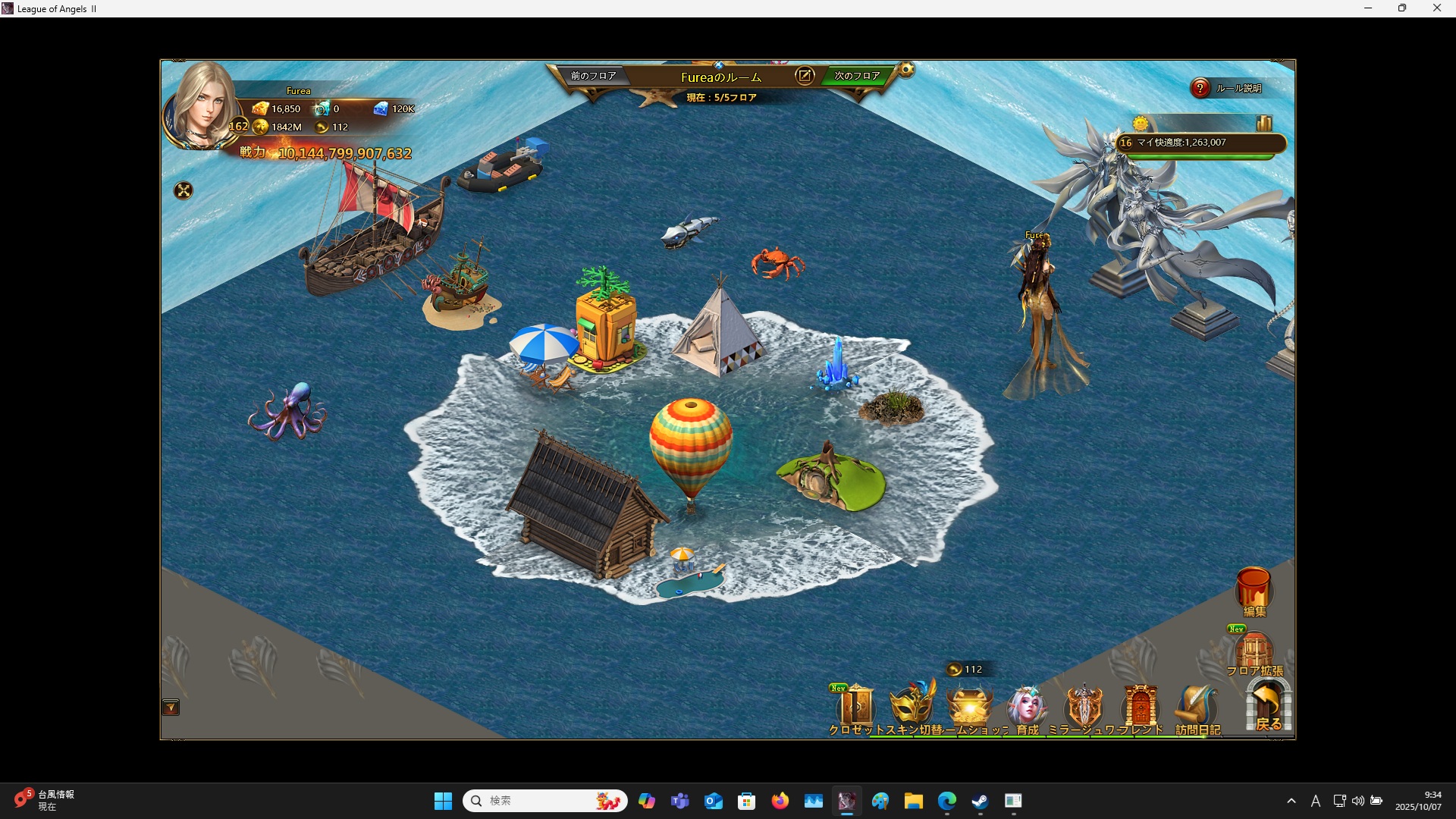The height and width of the screenshot is (819, 1456).
Task: Open skin switch mask icon (スキン切替)
Action: (x=912, y=707)
